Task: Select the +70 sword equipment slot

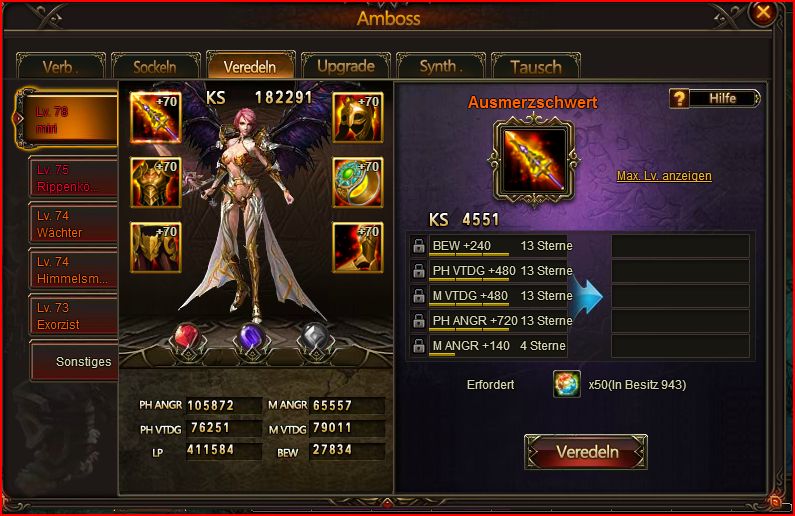Action: (x=154, y=118)
